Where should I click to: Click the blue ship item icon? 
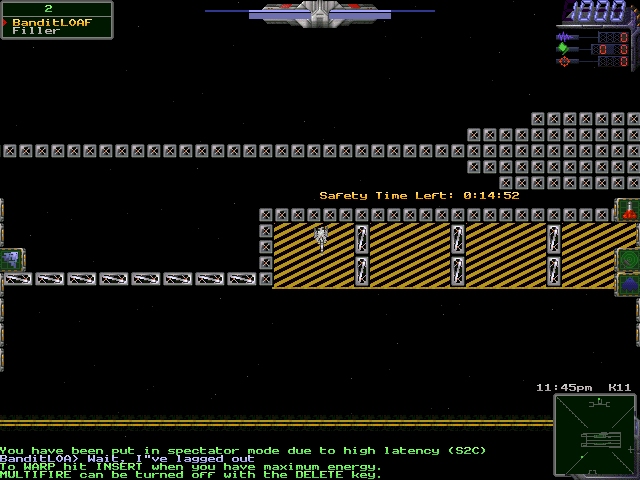coord(629,285)
